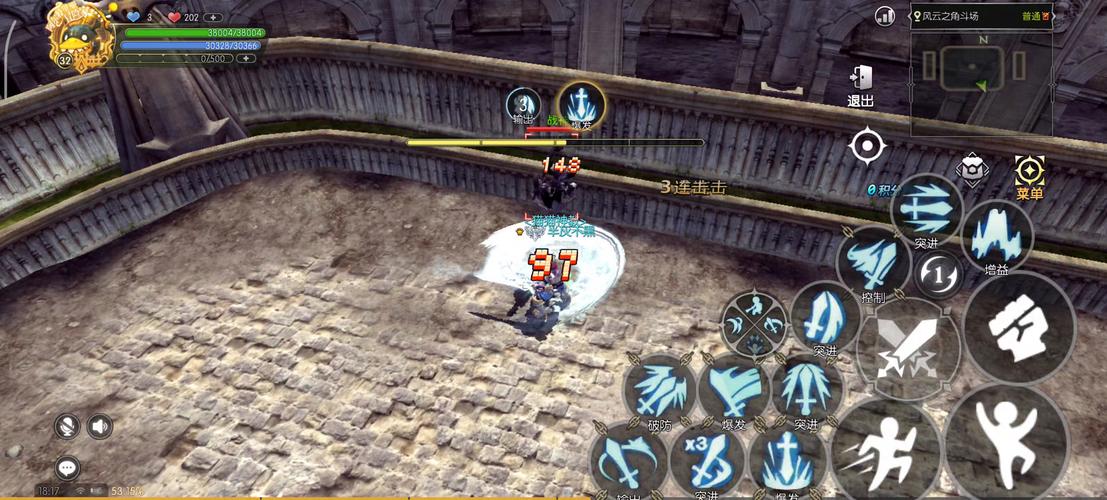Toggle the microphone voice chat
Screen dimensions: 1107x500
pyautogui.click(x=68, y=427)
